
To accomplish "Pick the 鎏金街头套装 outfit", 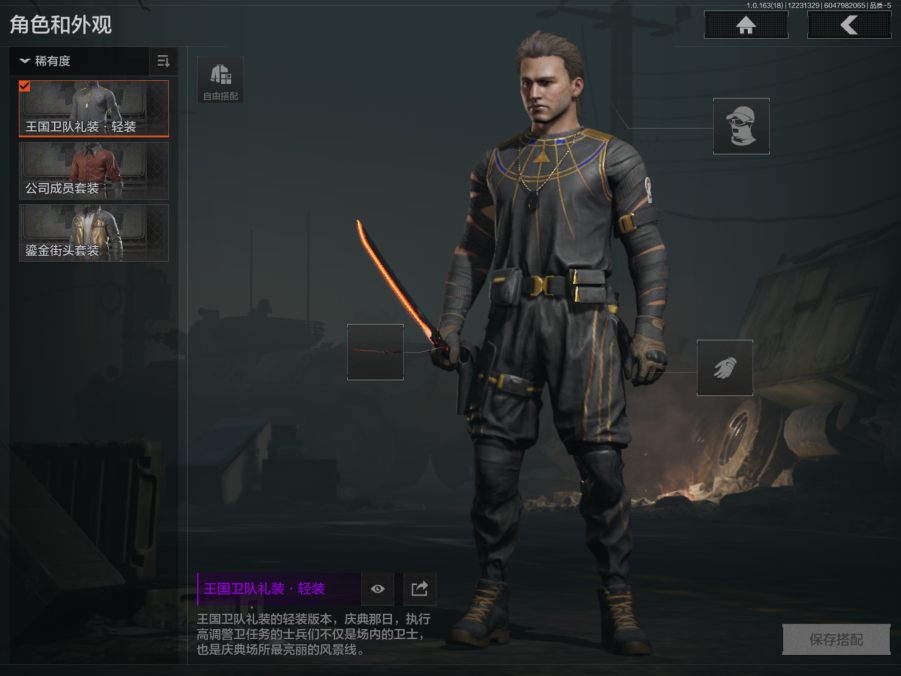I will (94, 232).
